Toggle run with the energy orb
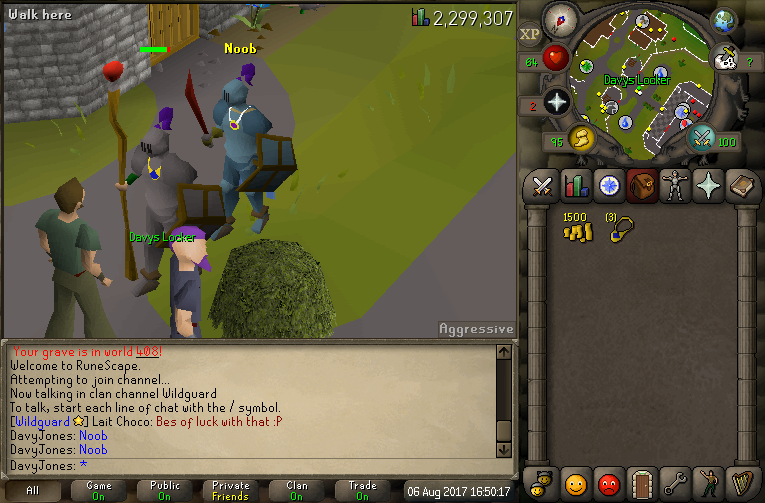 click(581, 138)
